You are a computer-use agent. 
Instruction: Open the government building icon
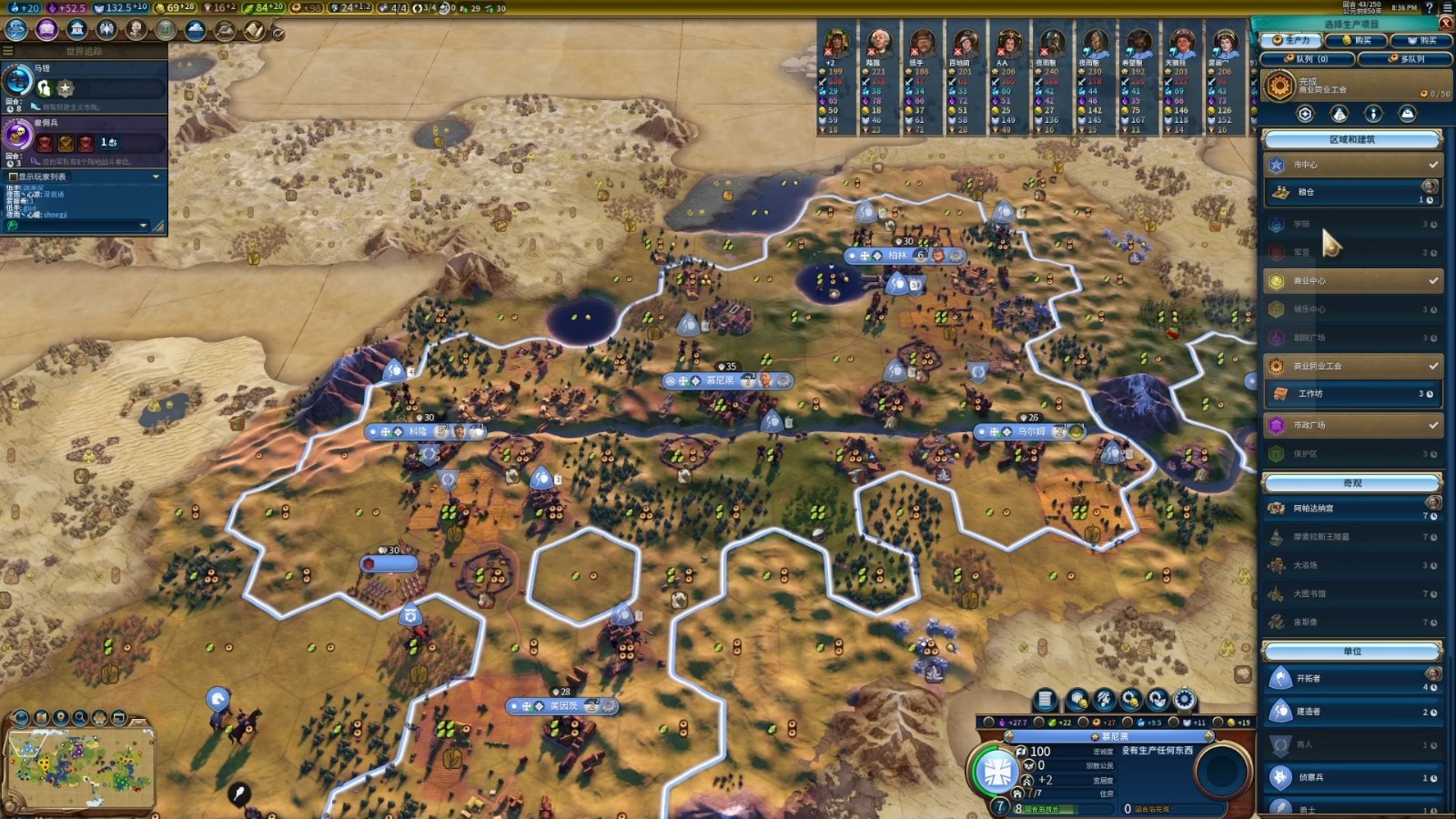76,30
